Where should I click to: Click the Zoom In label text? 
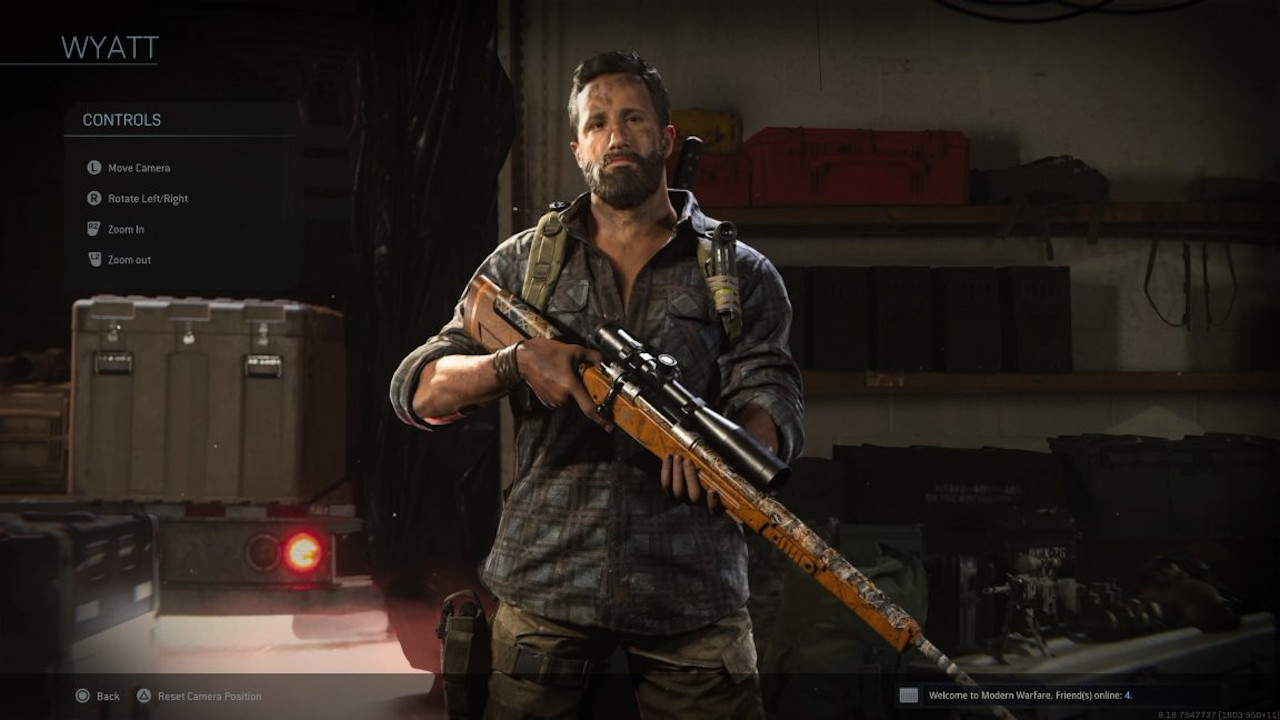coord(125,229)
